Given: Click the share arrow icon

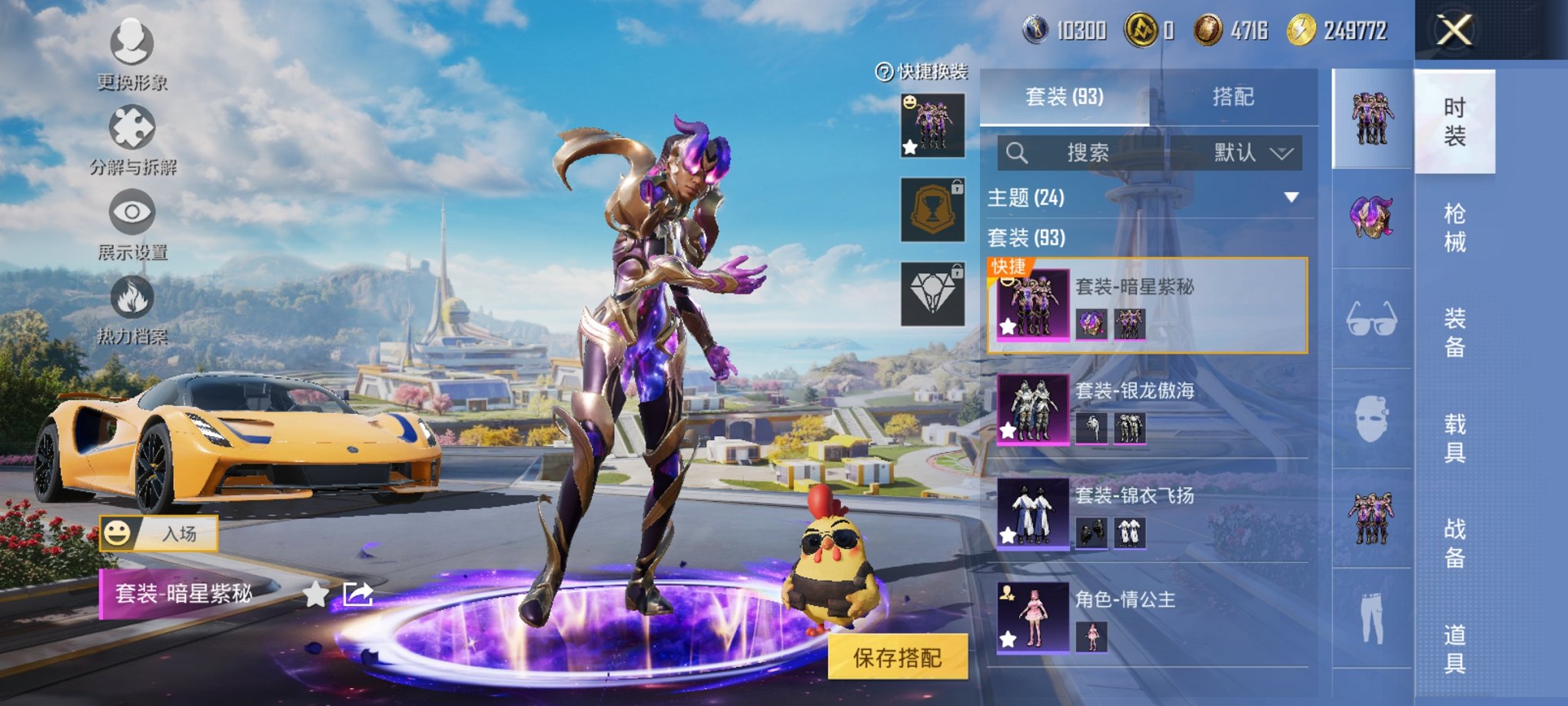Looking at the screenshot, I should [x=358, y=594].
